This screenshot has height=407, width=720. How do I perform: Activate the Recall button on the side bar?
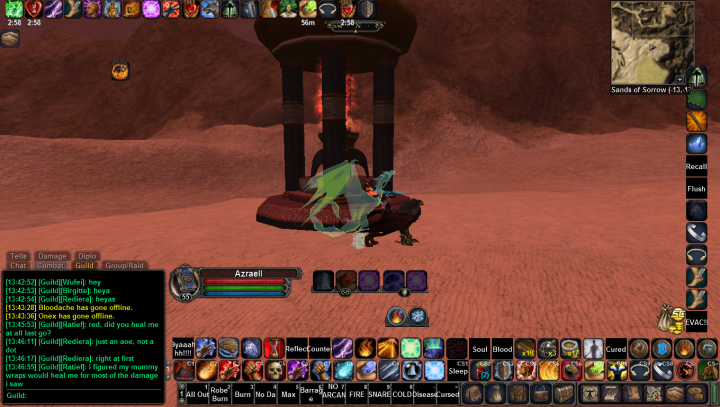(696, 166)
